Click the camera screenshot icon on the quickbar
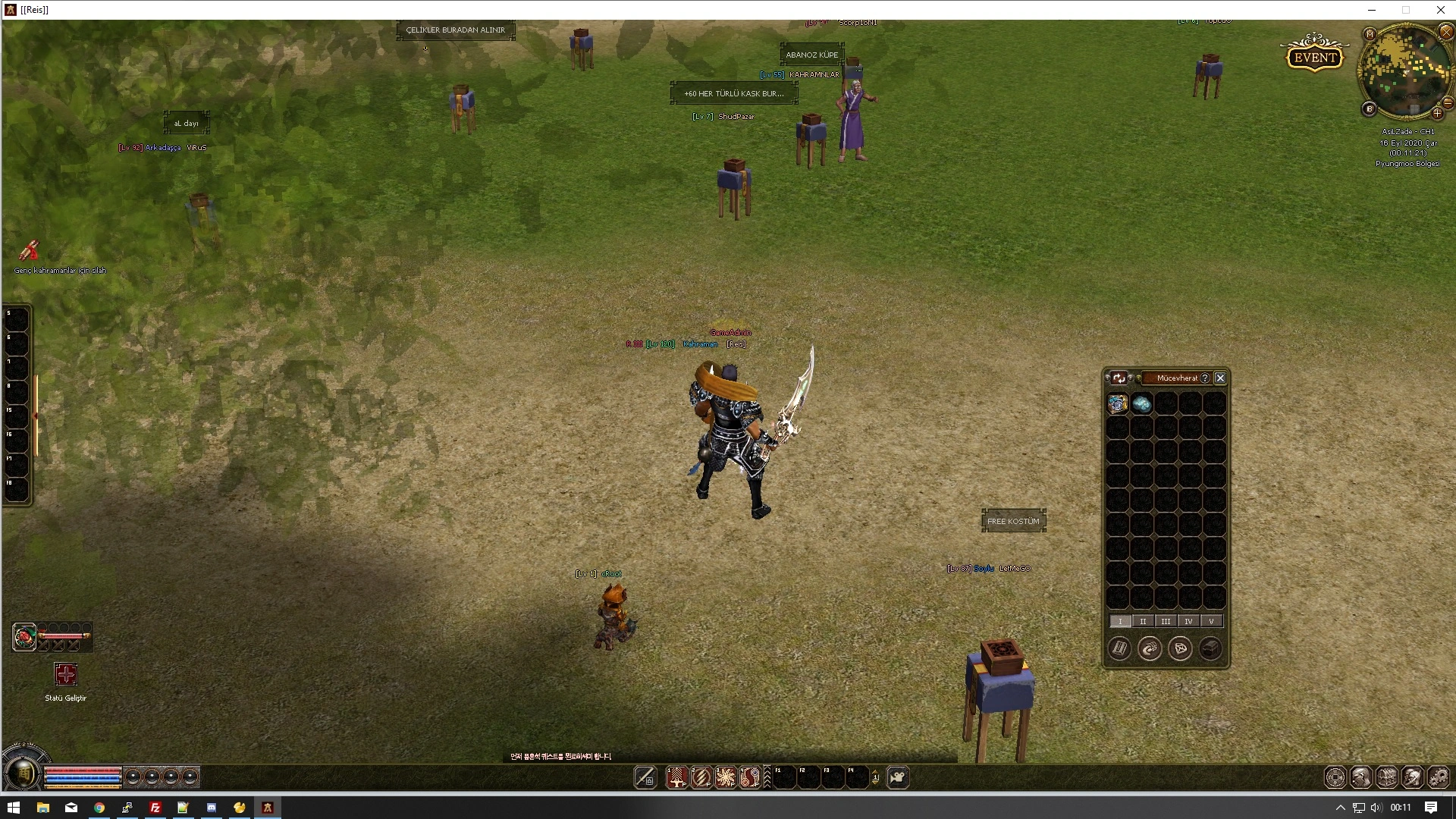1456x819 pixels. click(x=899, y=777)
